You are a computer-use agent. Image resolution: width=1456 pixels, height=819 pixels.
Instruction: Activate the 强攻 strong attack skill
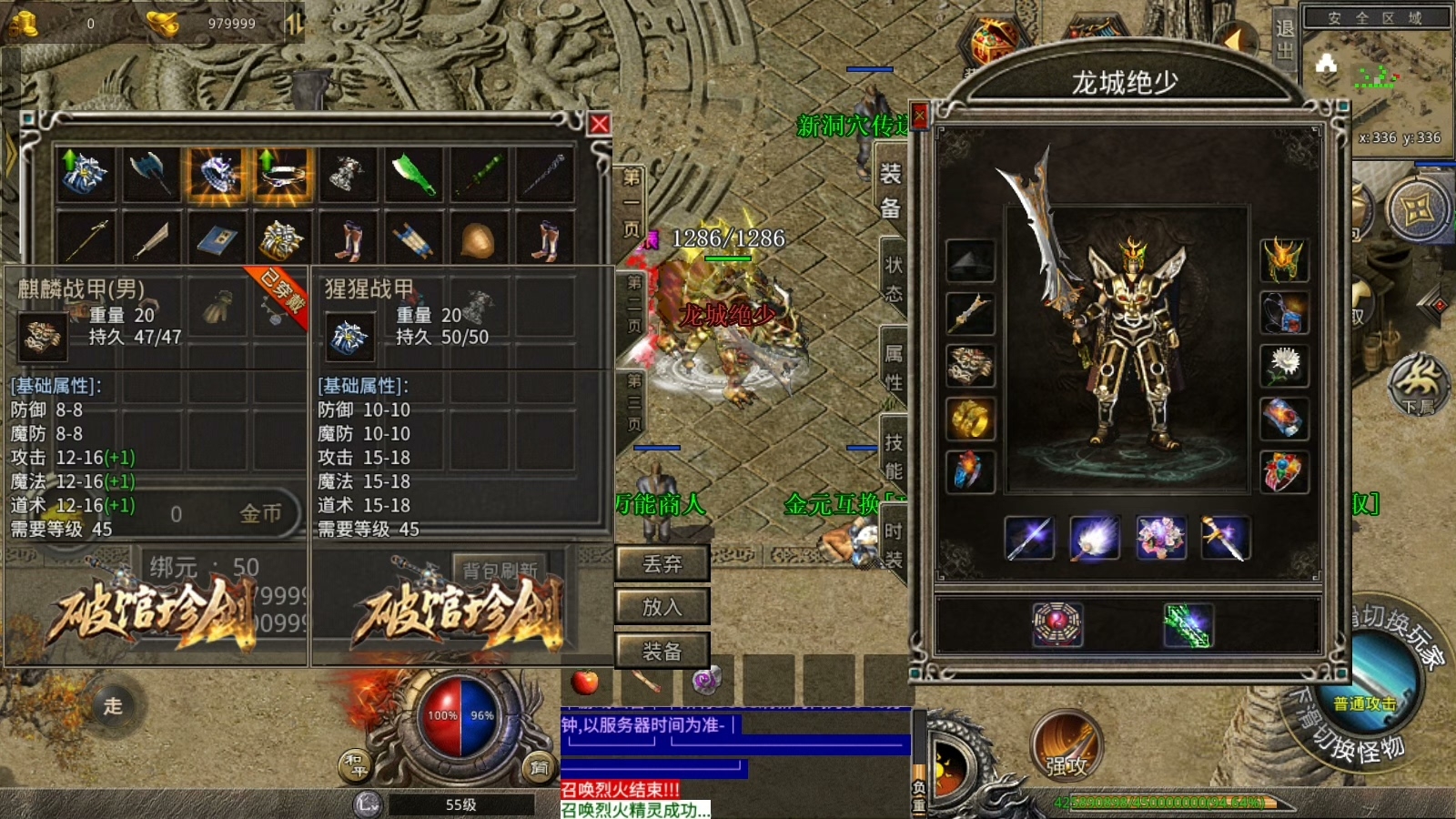pos(1067,746)
